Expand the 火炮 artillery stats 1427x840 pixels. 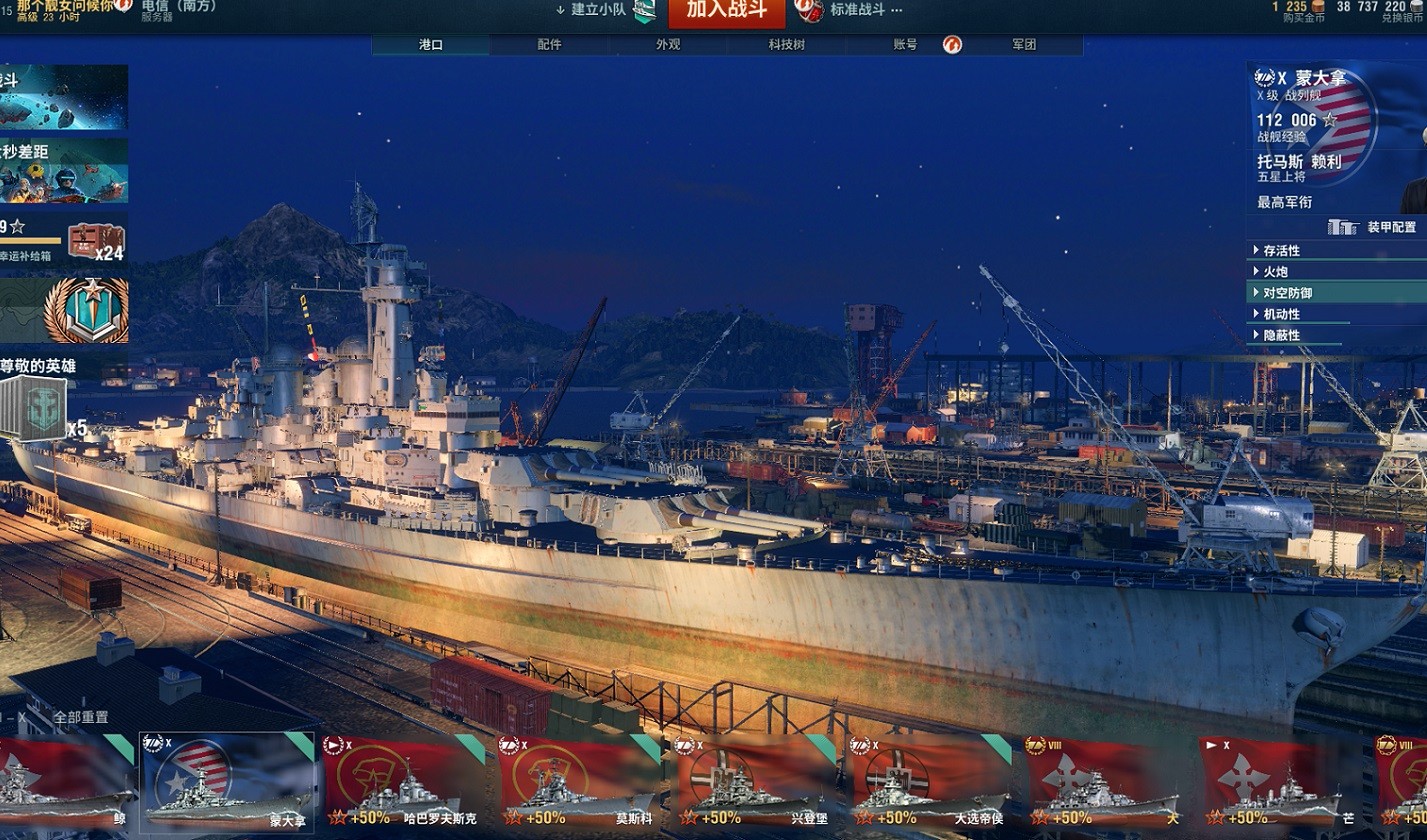pos(1275,272)
